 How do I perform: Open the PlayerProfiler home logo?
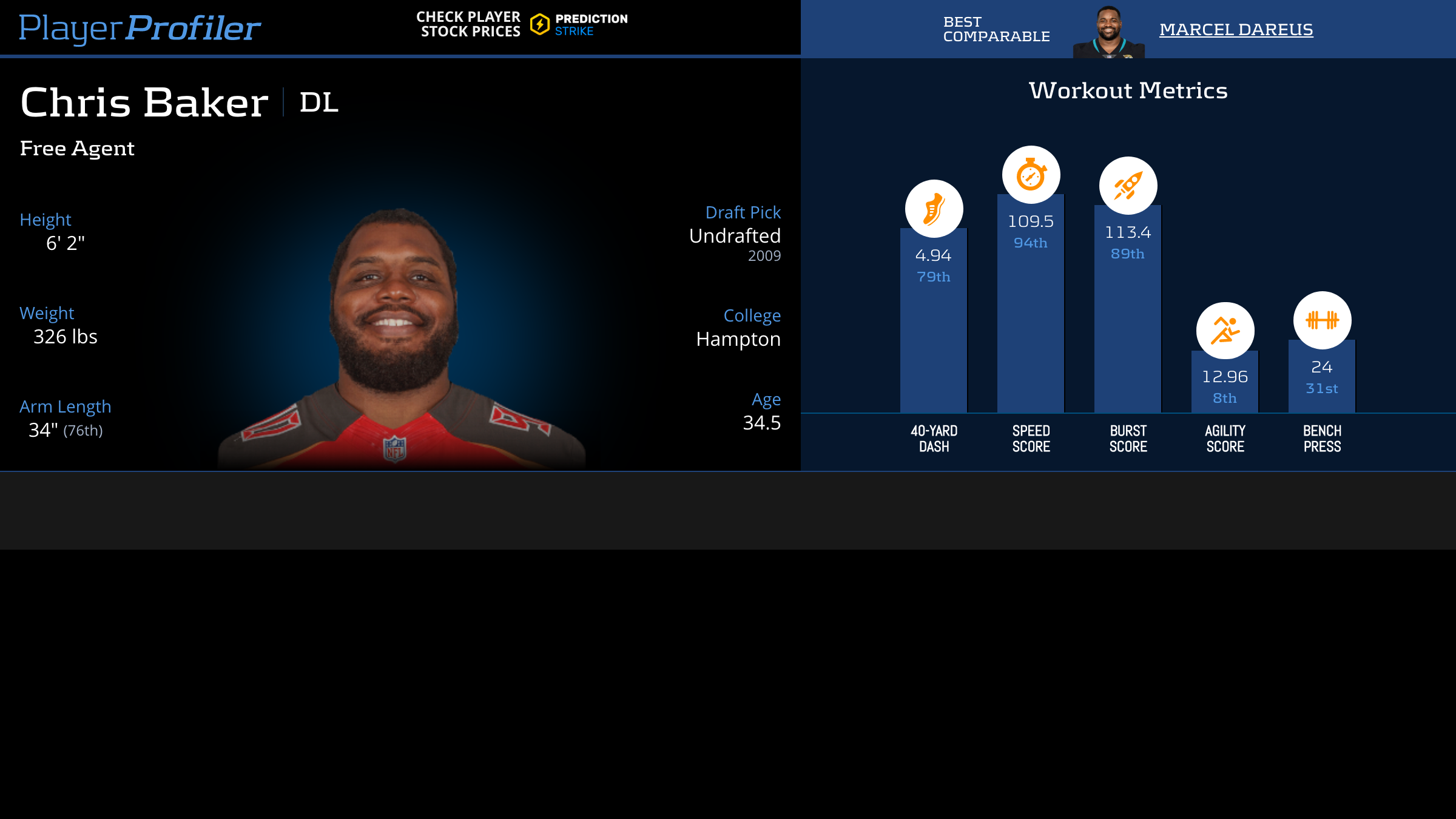click(x=140, y=28)
